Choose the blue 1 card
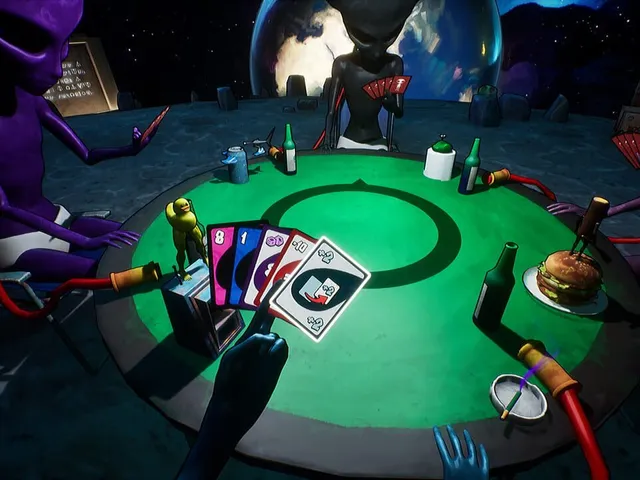 coord(243,260)
